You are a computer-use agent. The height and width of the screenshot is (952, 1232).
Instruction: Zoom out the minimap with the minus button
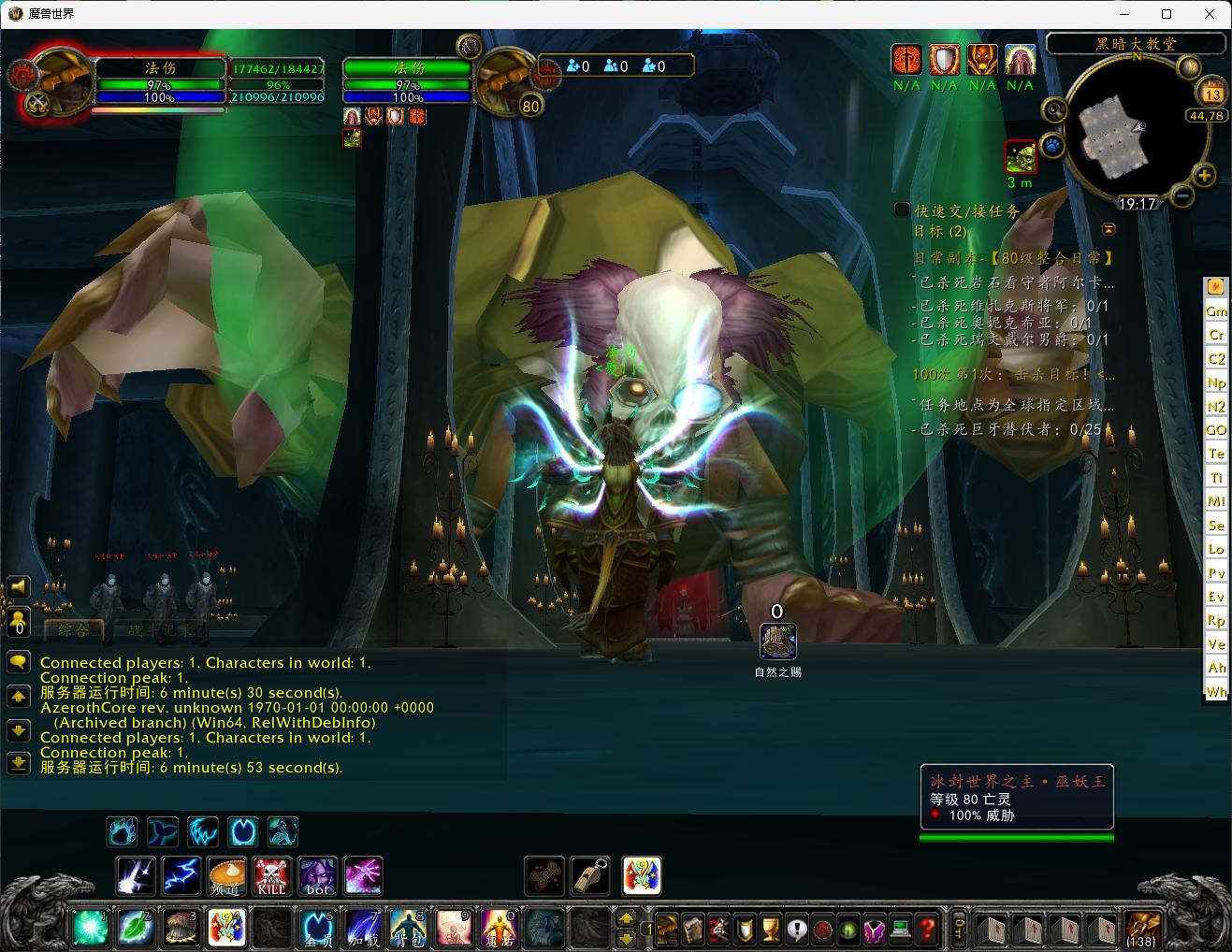[x=1181, y=195]
